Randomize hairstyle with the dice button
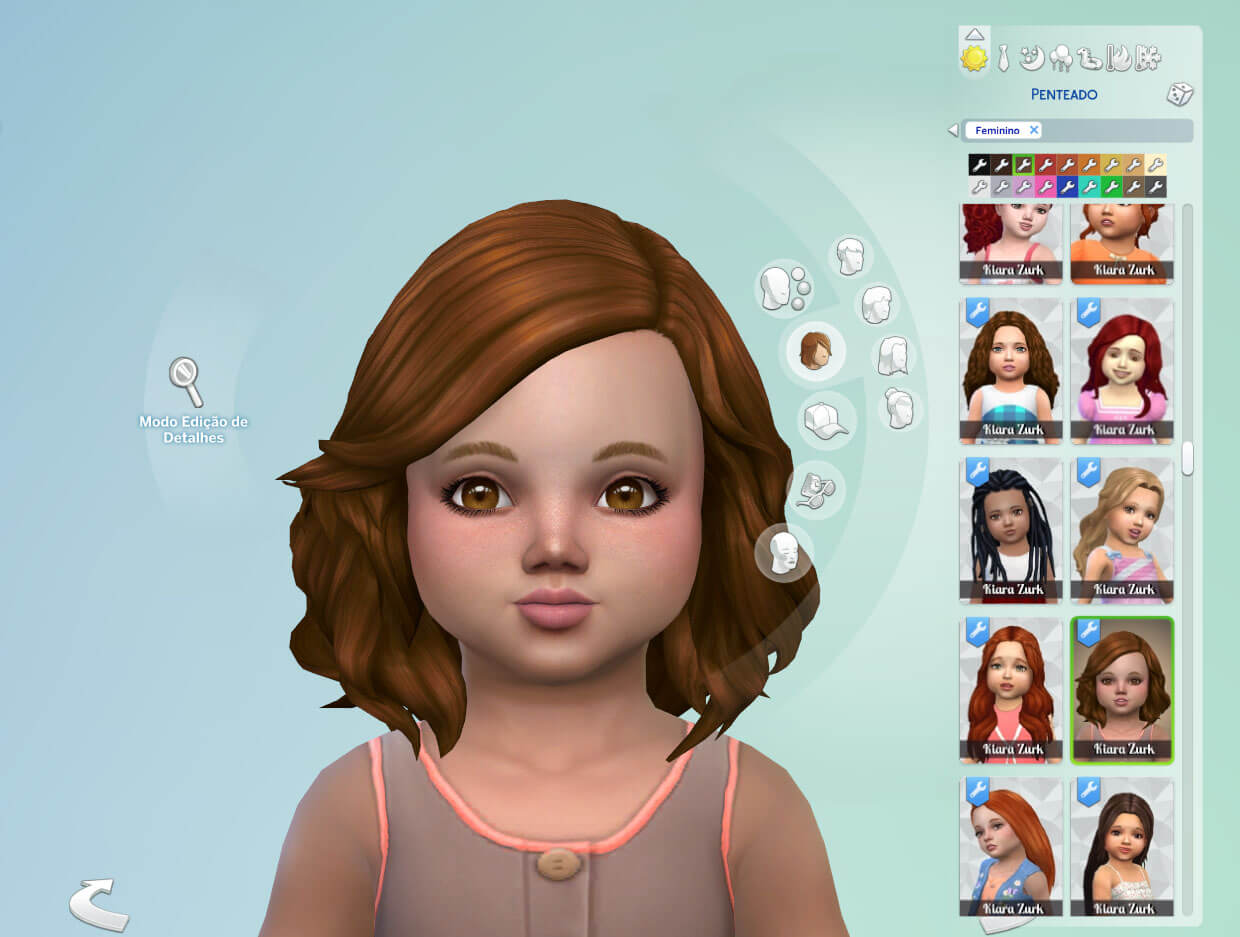The width and height of the screenshot is (1240, 937). click(x=1179, y=95)
